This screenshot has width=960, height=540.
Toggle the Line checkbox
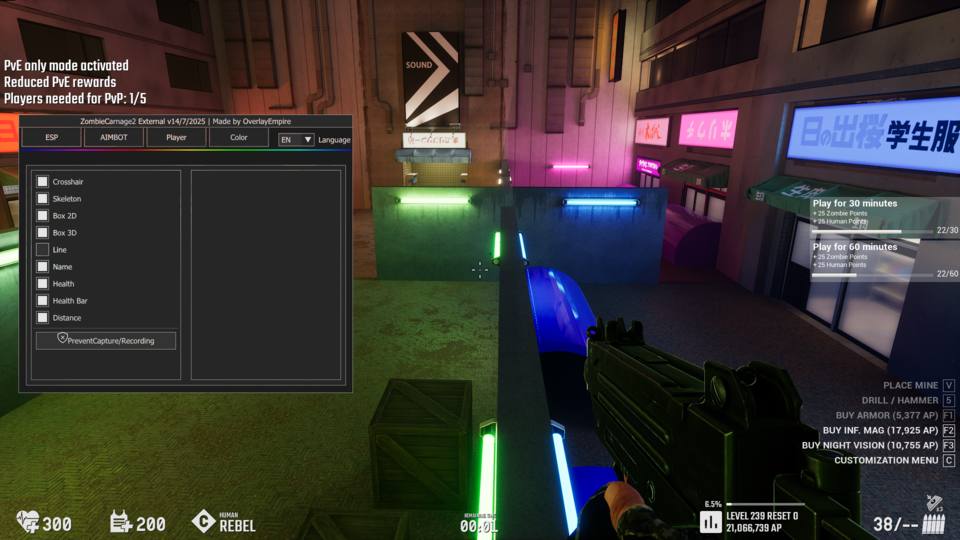click(43, 250)
